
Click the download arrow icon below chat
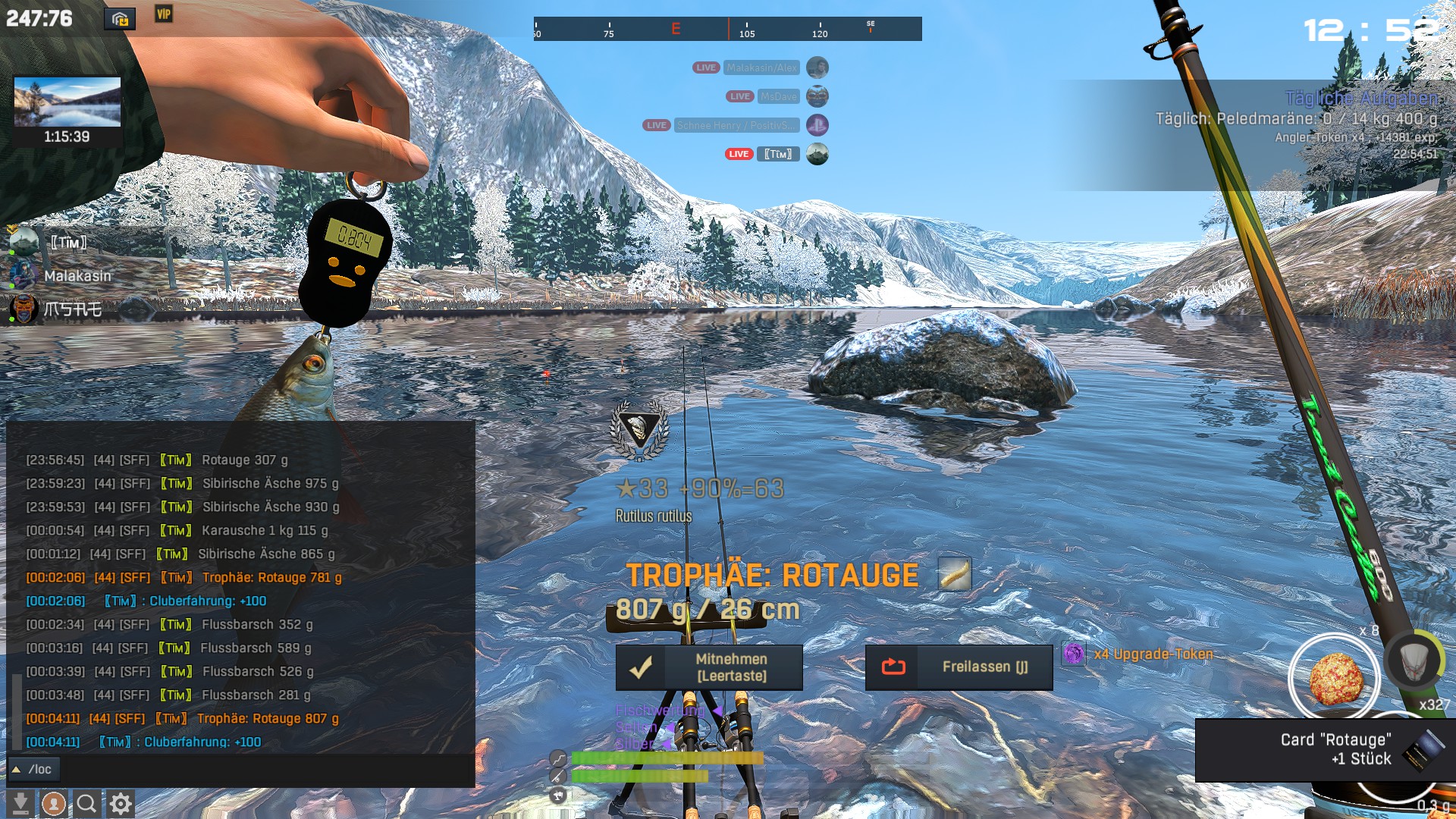[x=20, y=803]
